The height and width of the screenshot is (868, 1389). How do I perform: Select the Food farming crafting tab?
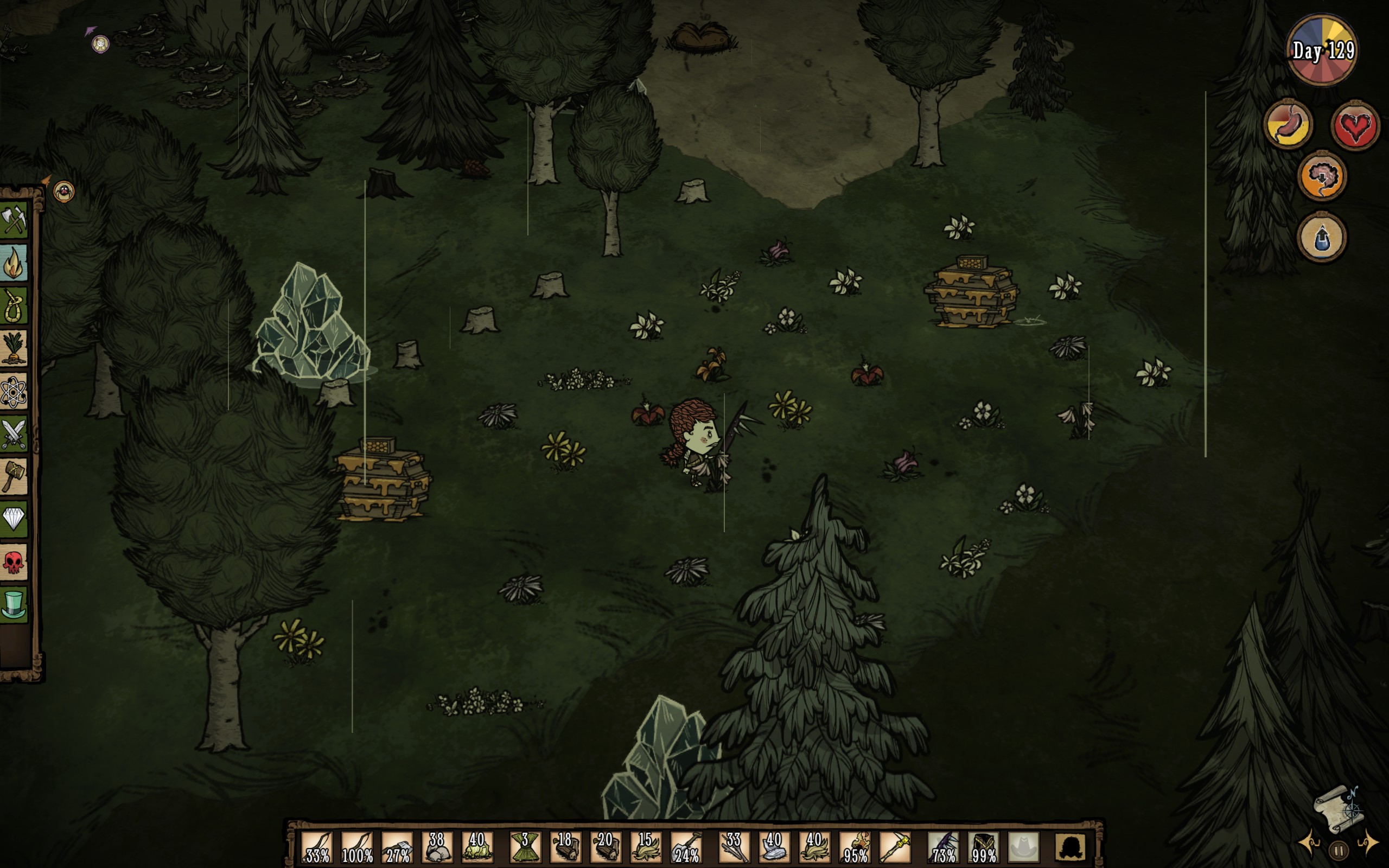tap(14, 348)
